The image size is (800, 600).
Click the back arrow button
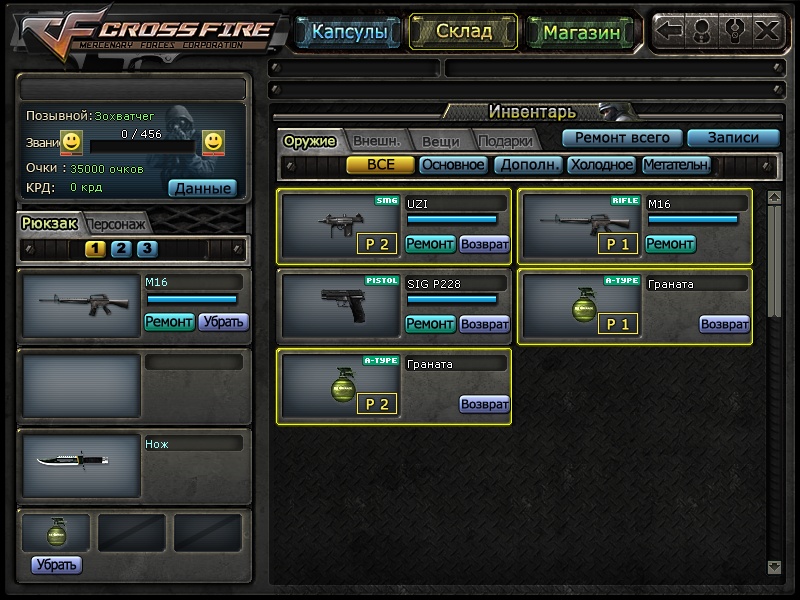[670, 30]
